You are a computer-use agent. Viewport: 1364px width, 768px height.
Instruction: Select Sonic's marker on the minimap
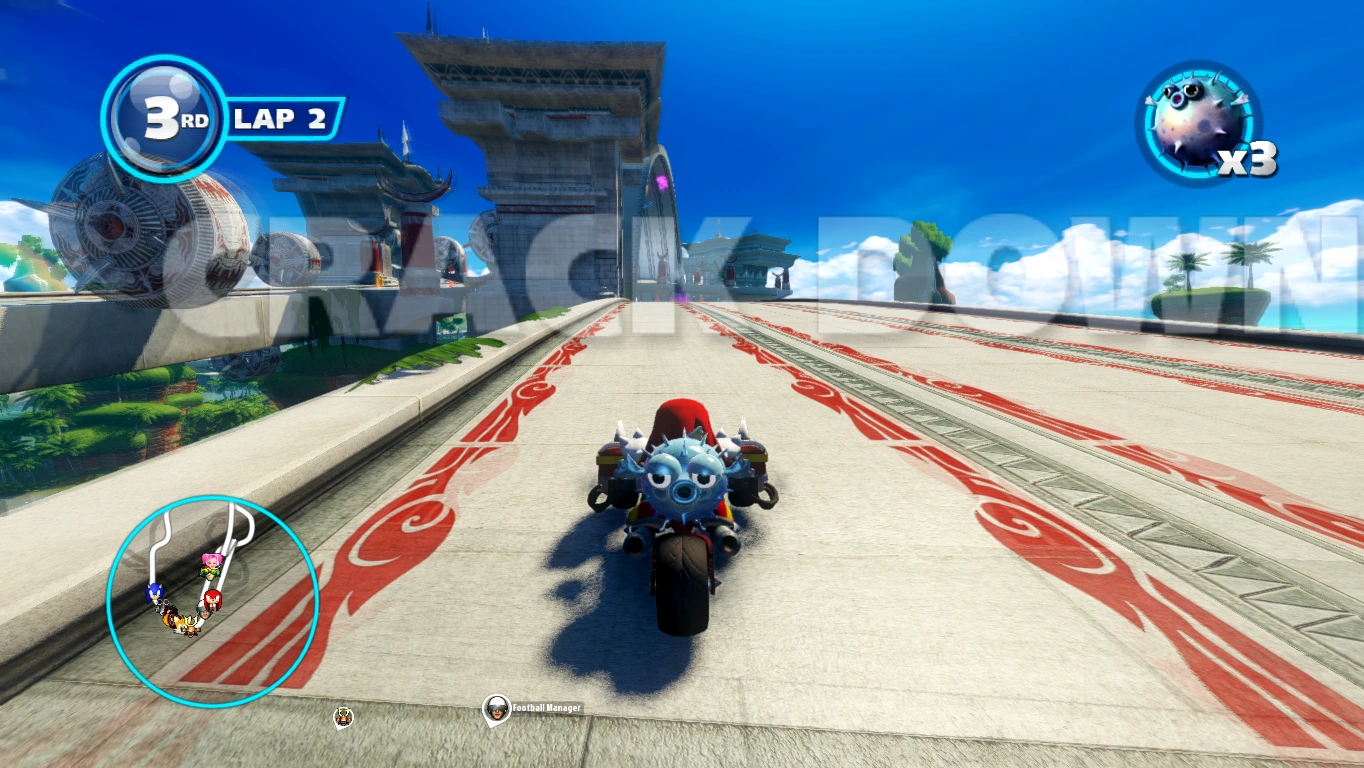(154, 593)
